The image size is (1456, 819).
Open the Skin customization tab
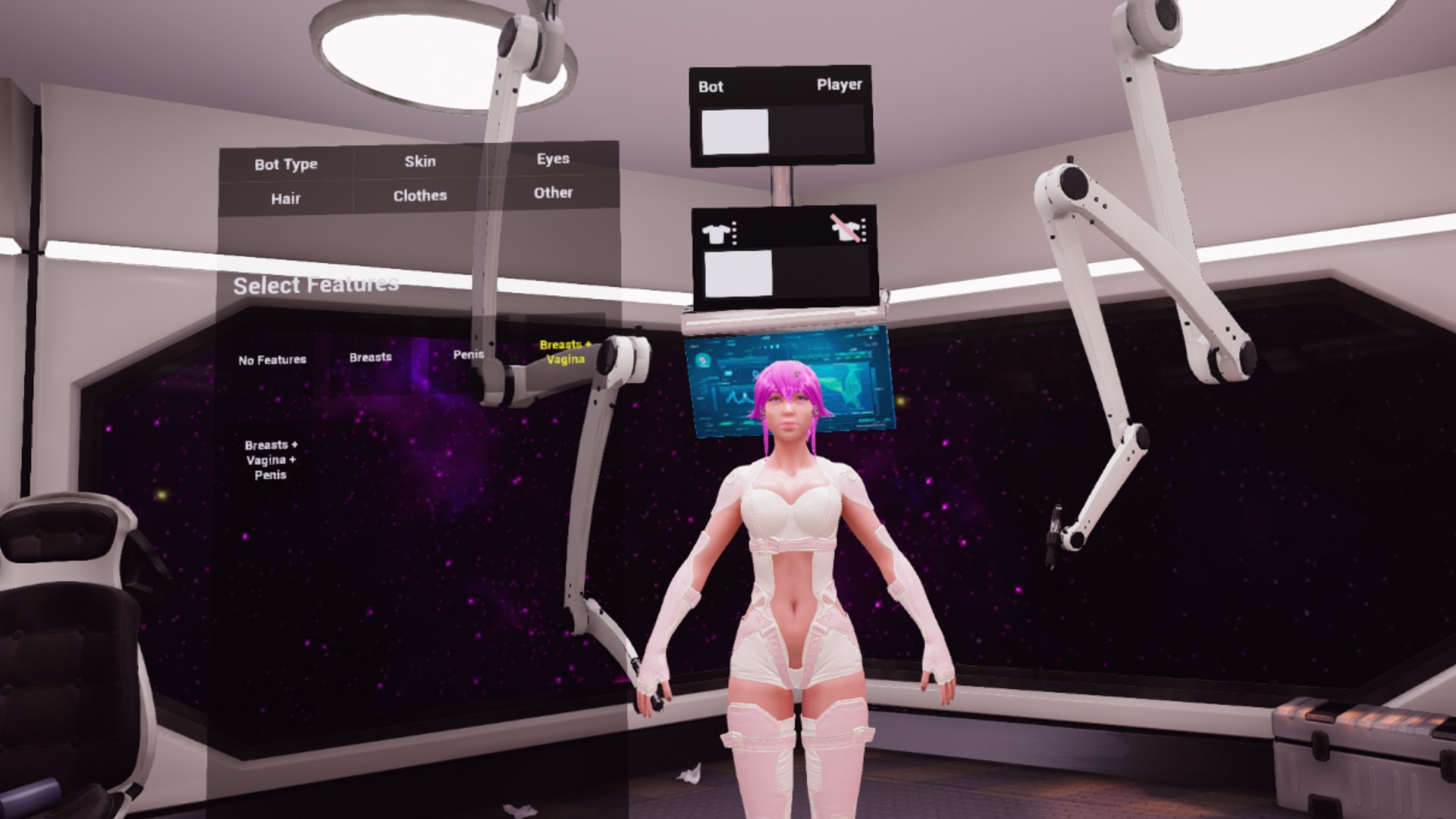422,161
